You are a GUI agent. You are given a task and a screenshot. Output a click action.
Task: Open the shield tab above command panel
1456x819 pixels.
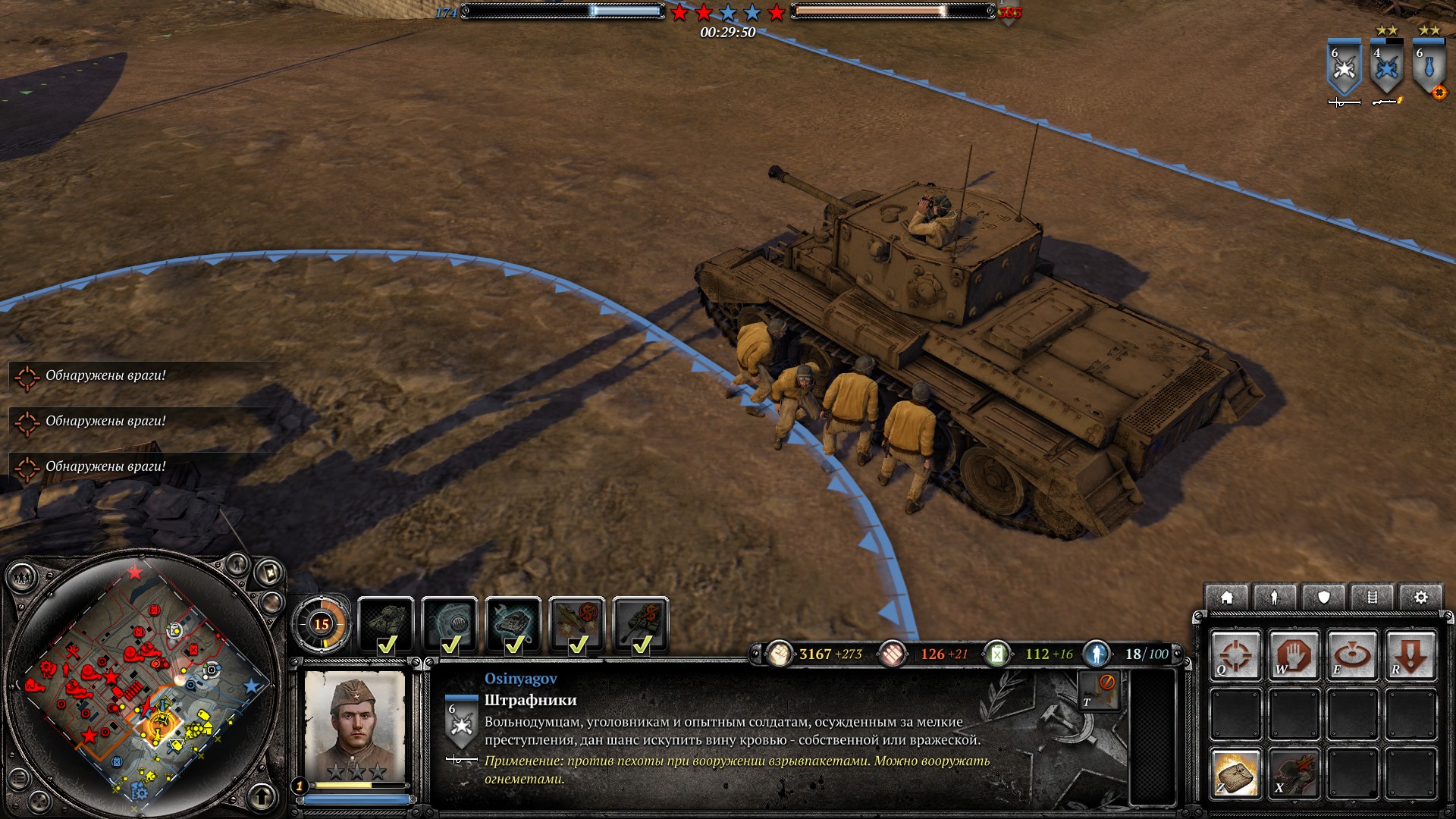point(1324,598)
